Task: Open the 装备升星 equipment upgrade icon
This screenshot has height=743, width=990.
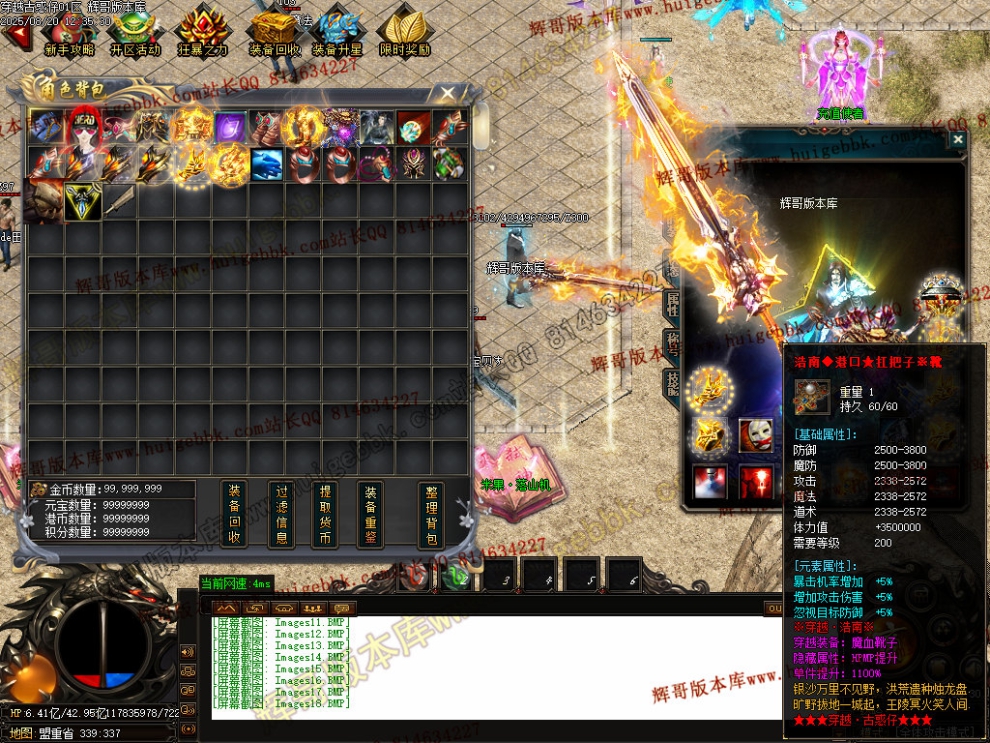Action: click(337, 31)
